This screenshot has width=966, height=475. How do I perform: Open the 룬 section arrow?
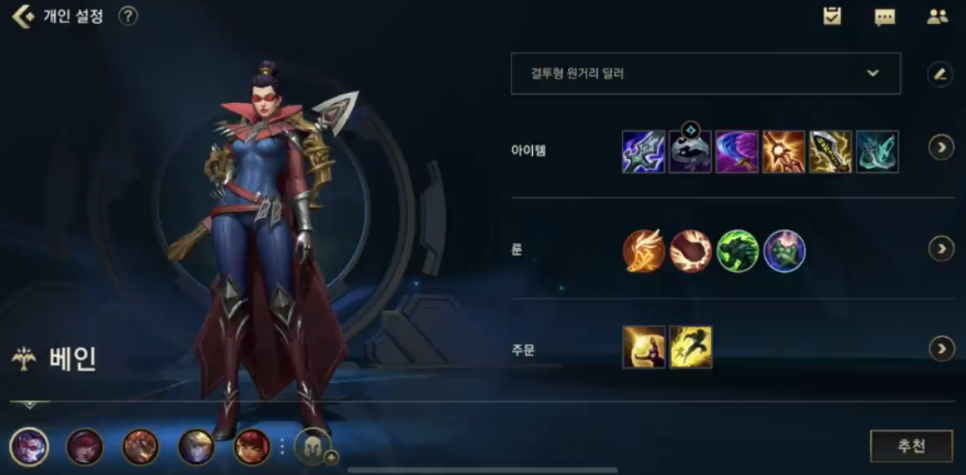coord(941,248)
